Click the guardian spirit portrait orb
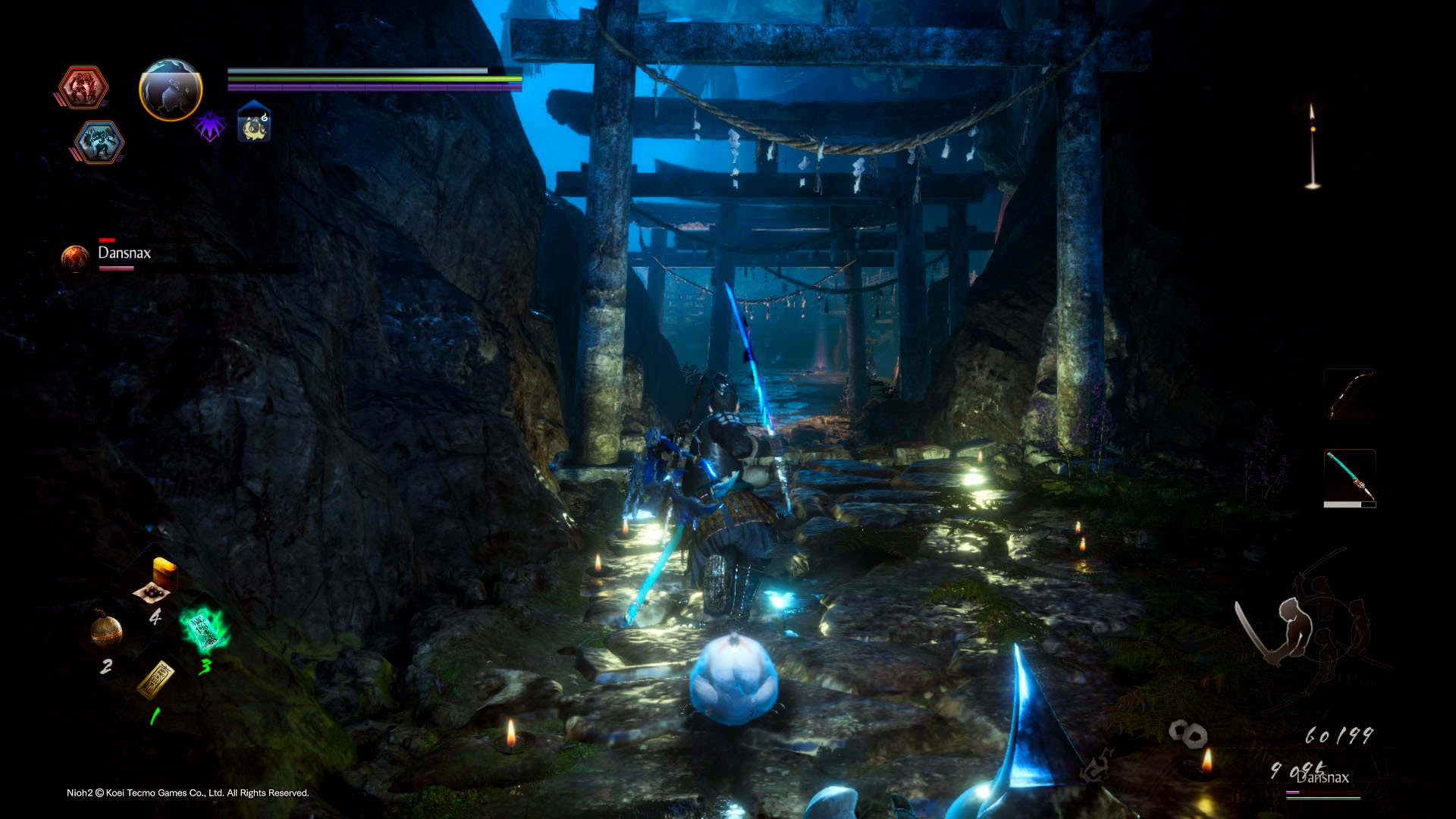 (x=171, y=90)
